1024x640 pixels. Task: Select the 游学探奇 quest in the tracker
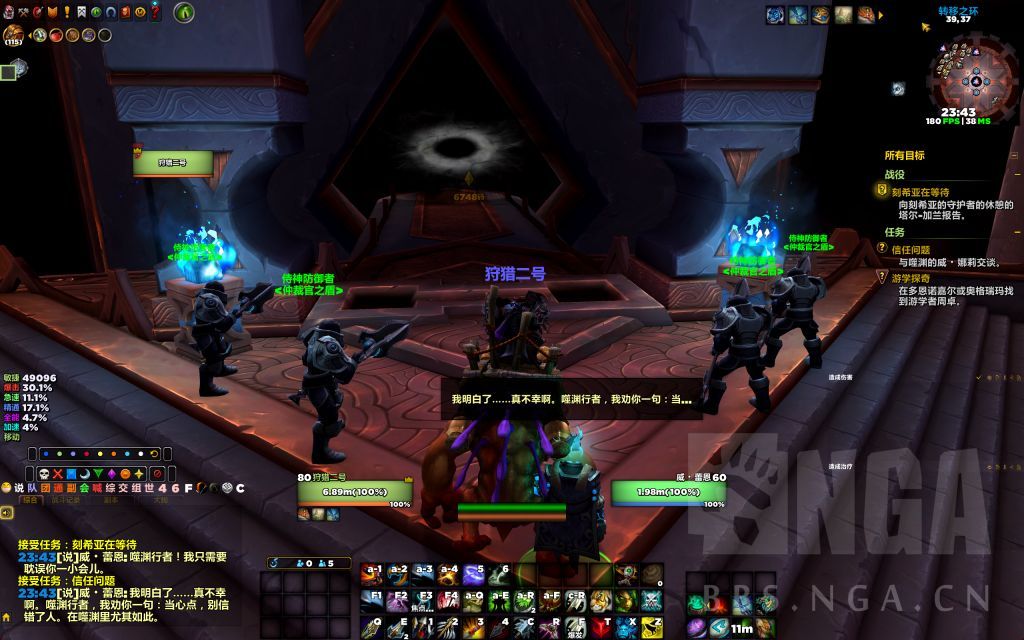(911, 278)
